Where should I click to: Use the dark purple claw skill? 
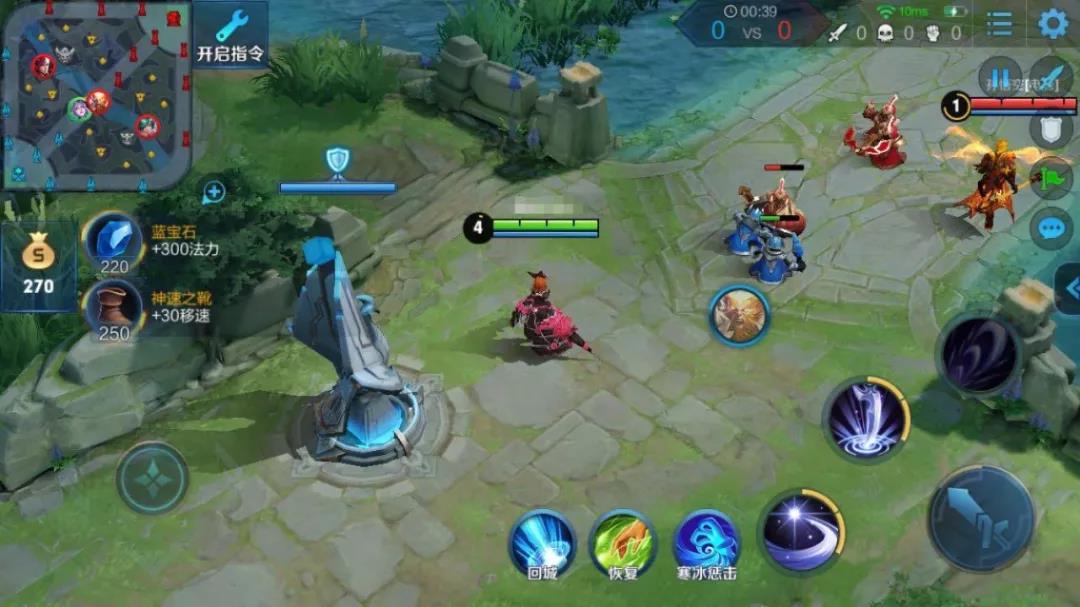pyautogui.click(x=977, y=354)
